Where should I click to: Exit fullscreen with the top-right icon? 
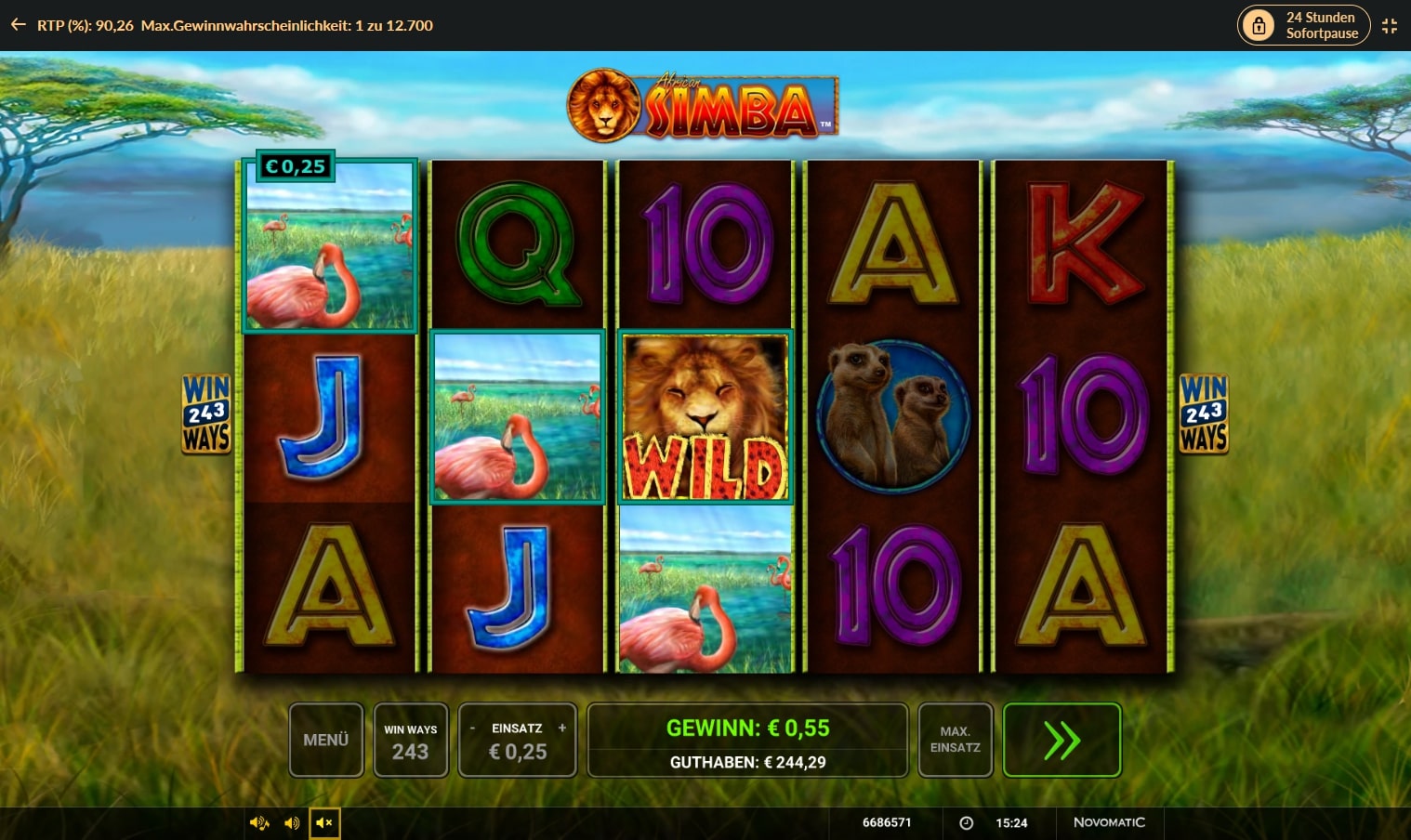1390,25
